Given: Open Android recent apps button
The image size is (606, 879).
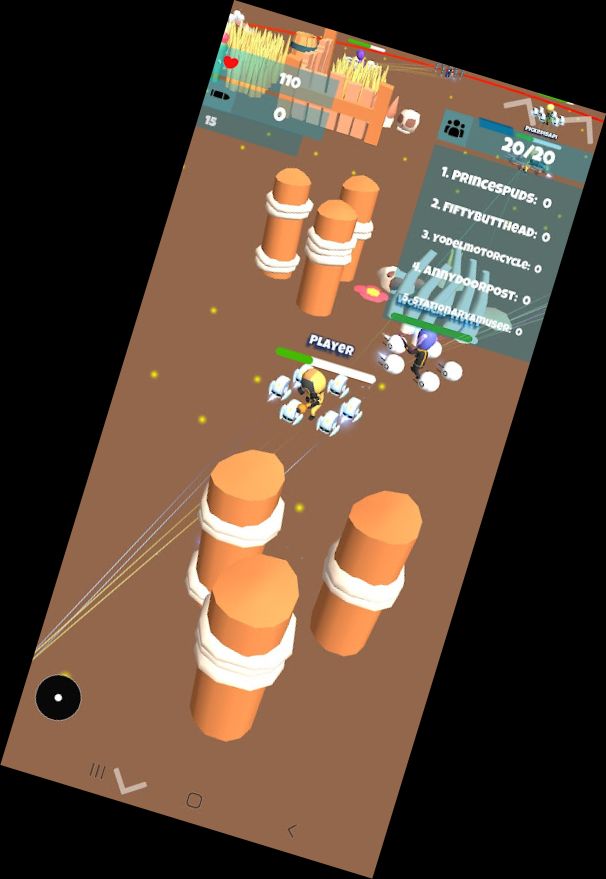Looking at the screenshot, I should click(x=97, y=771).
